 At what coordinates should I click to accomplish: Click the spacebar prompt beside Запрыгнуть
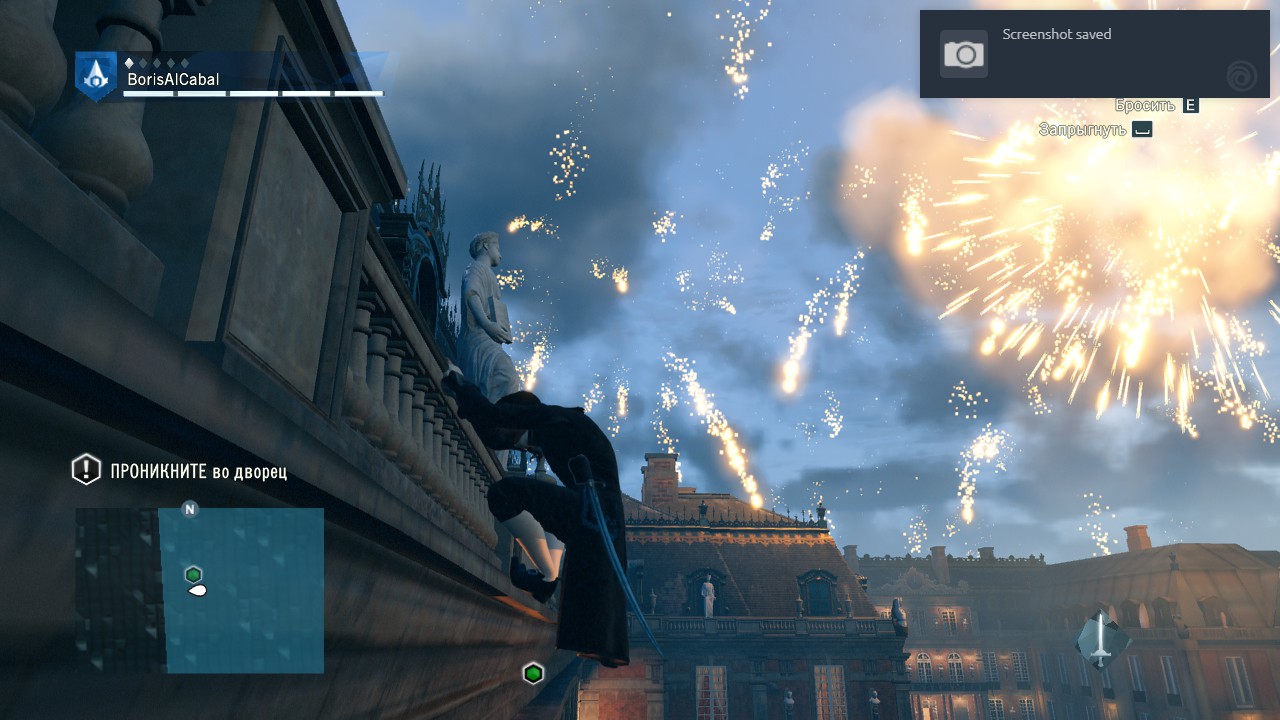click(1141, 129)
